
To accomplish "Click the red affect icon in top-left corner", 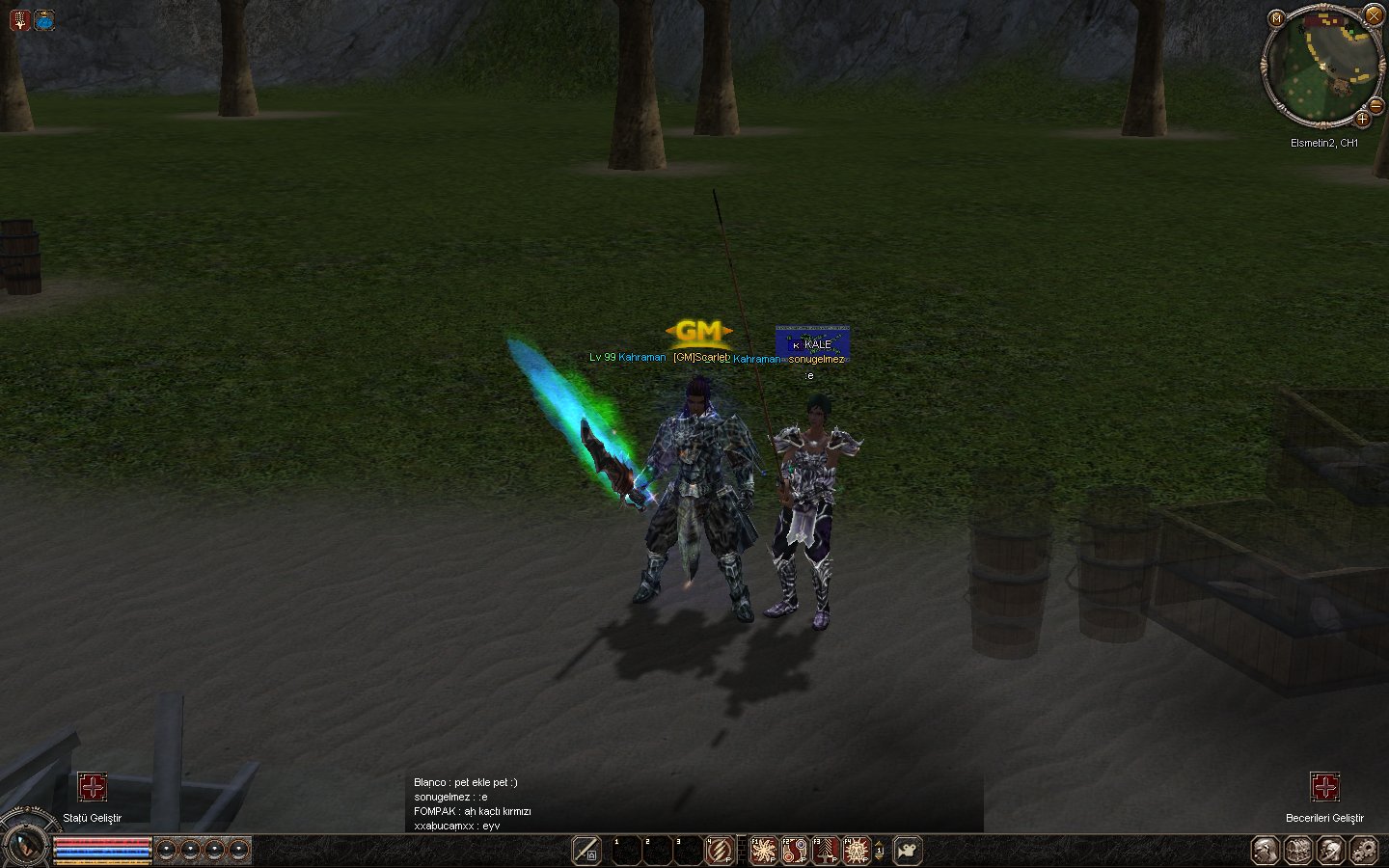I will pos(20,19).
